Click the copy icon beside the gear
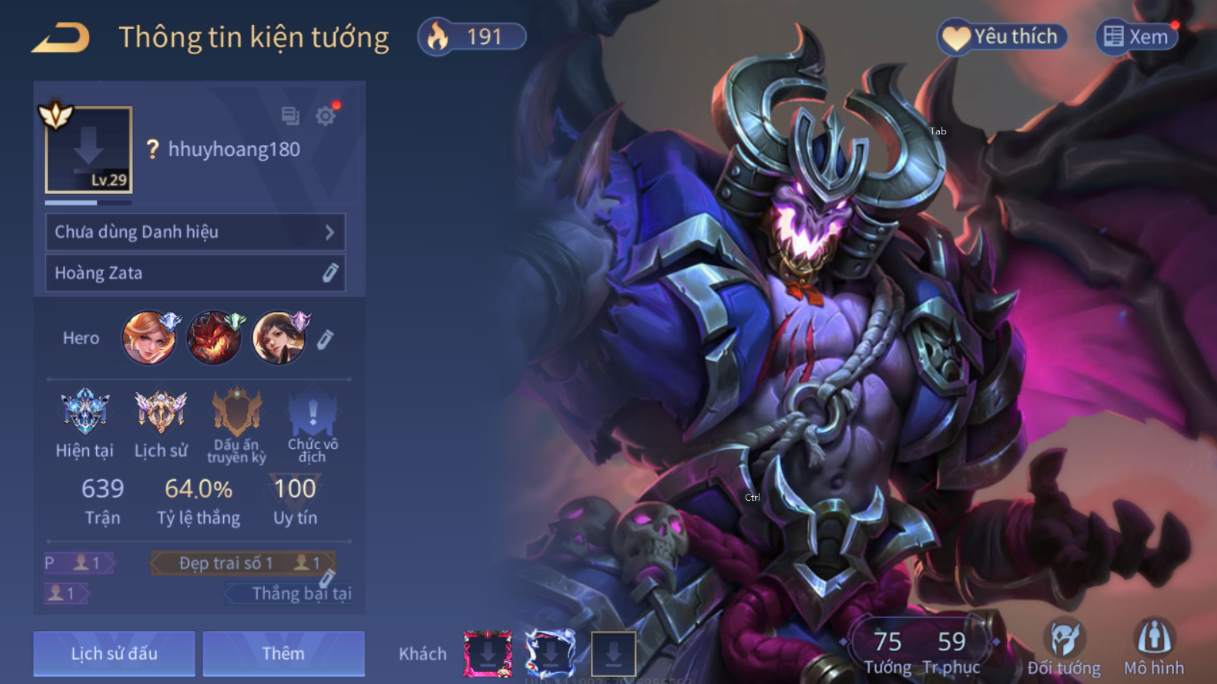The height and width of the screenshot is (684, 1217). (x=291, y=116)
